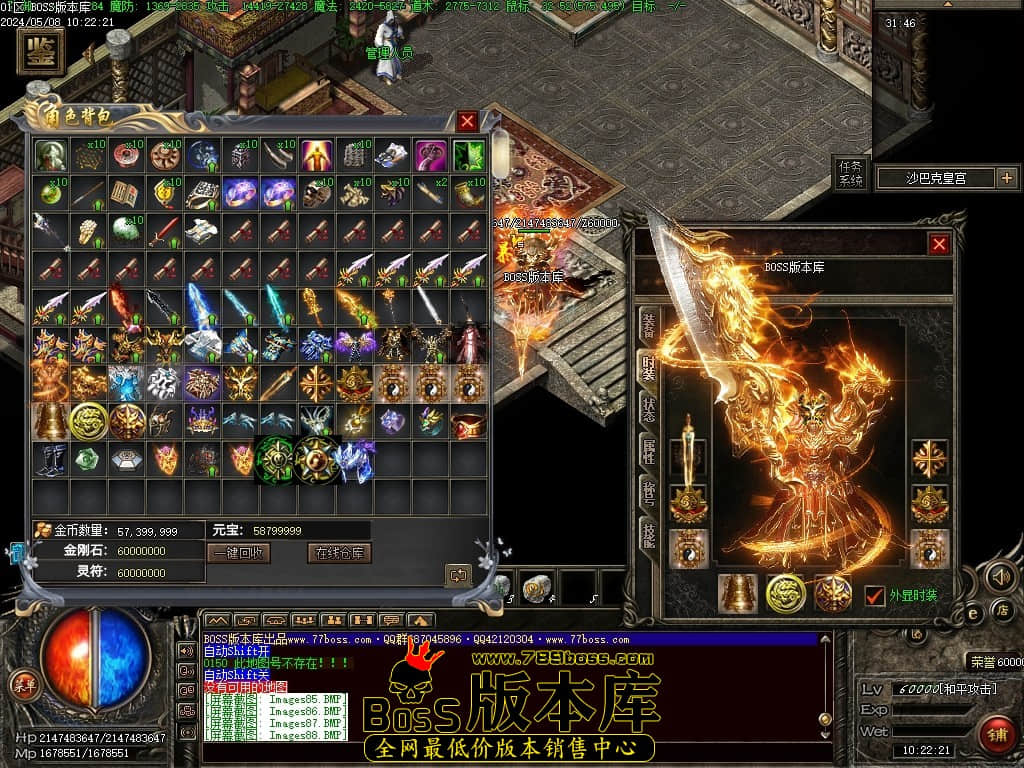Image resolution: width=1024 pixels, height=768 pixels.
Task: Select the black boots in the backpack
Action: click(x=50, y=458)
